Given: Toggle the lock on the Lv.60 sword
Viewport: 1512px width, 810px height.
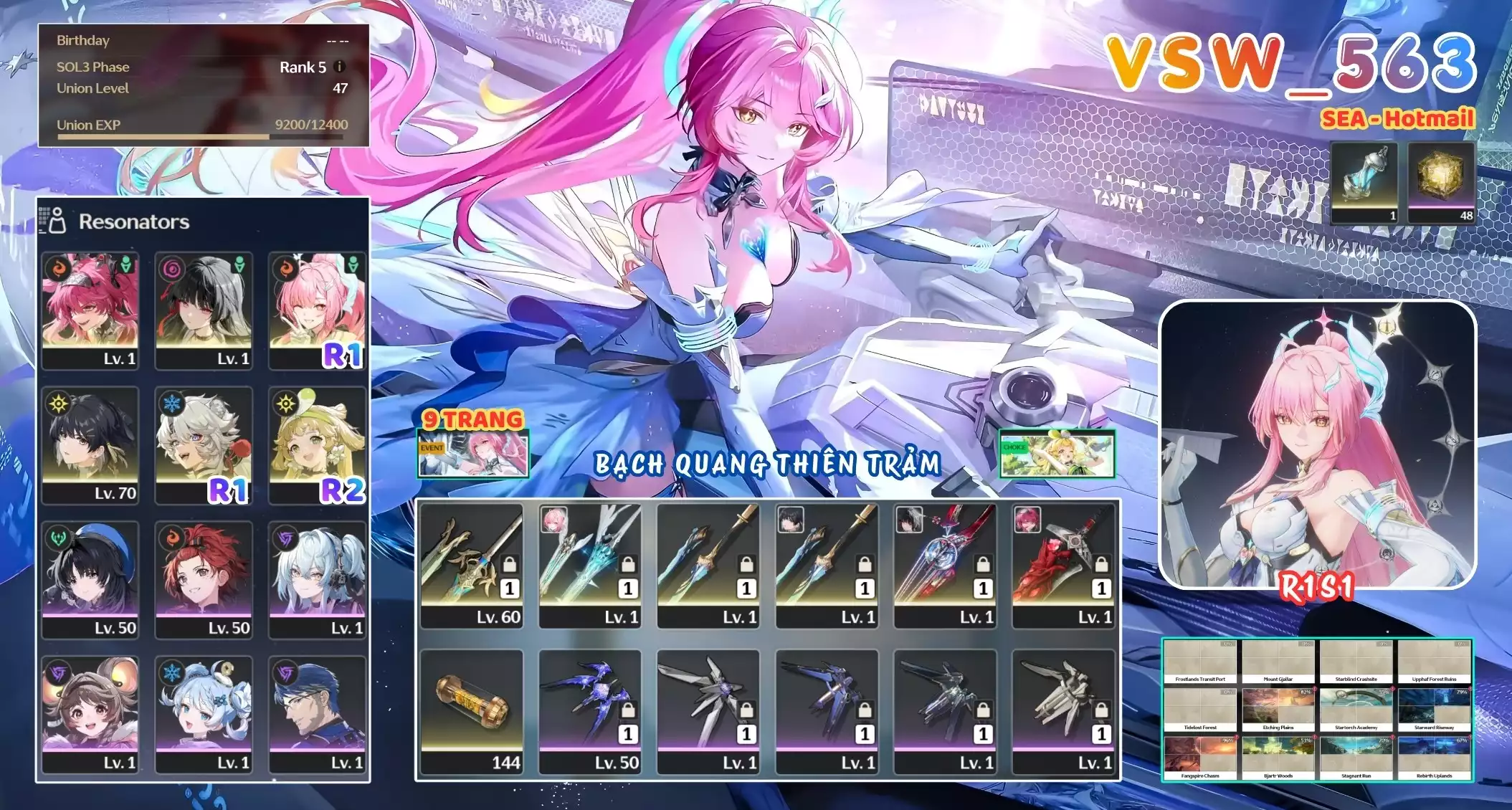Looking at the screenshot, I should [x=510, y=563].
